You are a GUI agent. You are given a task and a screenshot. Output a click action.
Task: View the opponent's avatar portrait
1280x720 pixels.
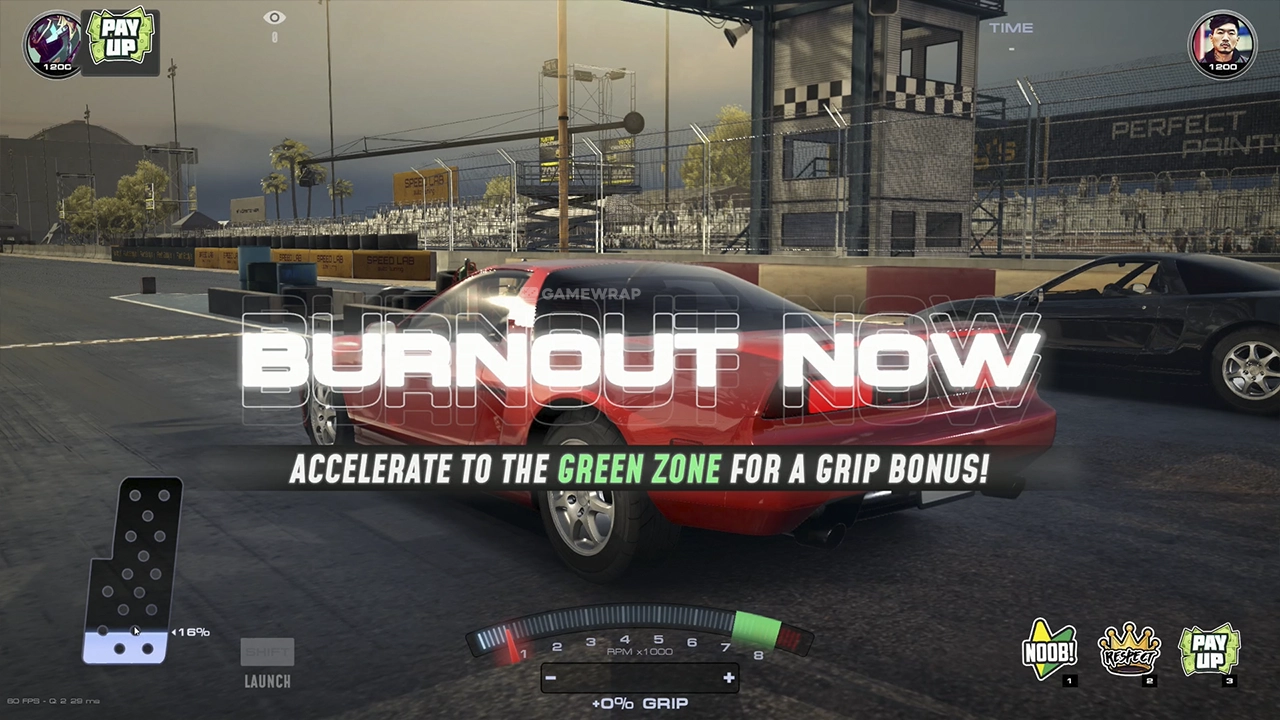[1222, 42]
